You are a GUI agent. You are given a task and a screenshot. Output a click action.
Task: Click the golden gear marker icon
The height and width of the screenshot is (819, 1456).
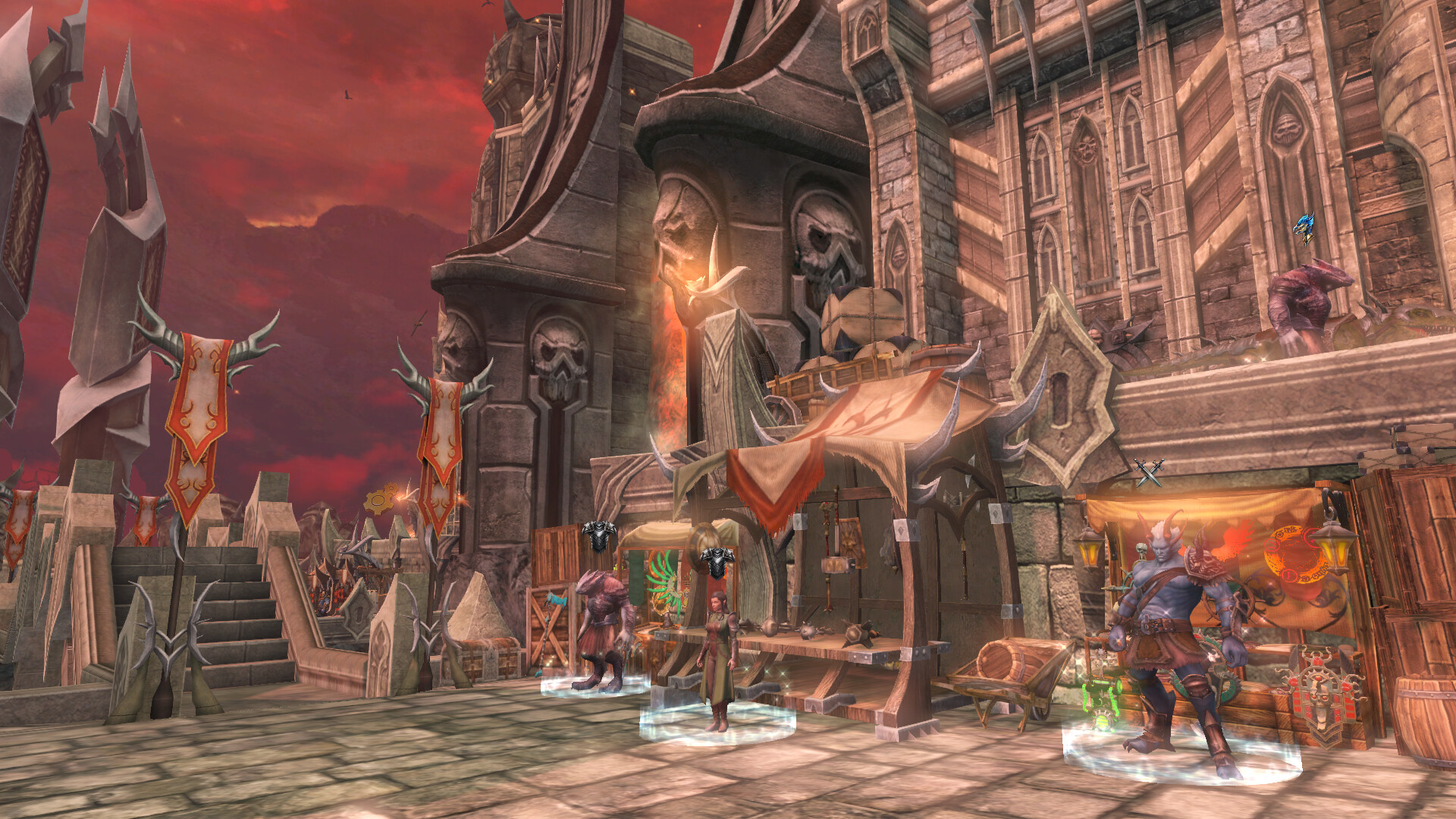click(380, 499)
